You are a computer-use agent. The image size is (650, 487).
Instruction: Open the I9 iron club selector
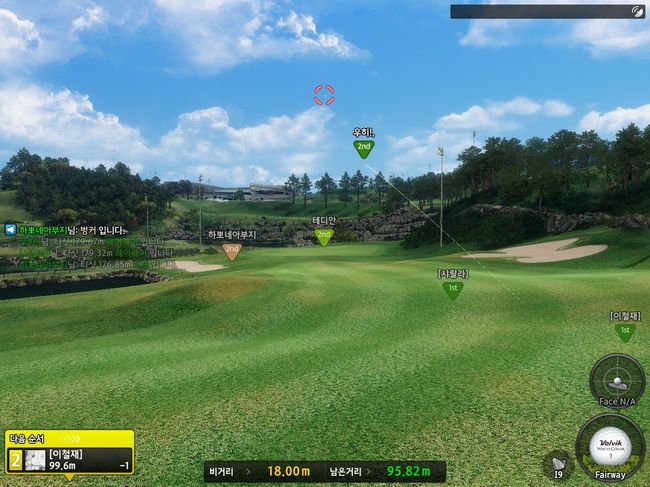(x=557, y=464)
